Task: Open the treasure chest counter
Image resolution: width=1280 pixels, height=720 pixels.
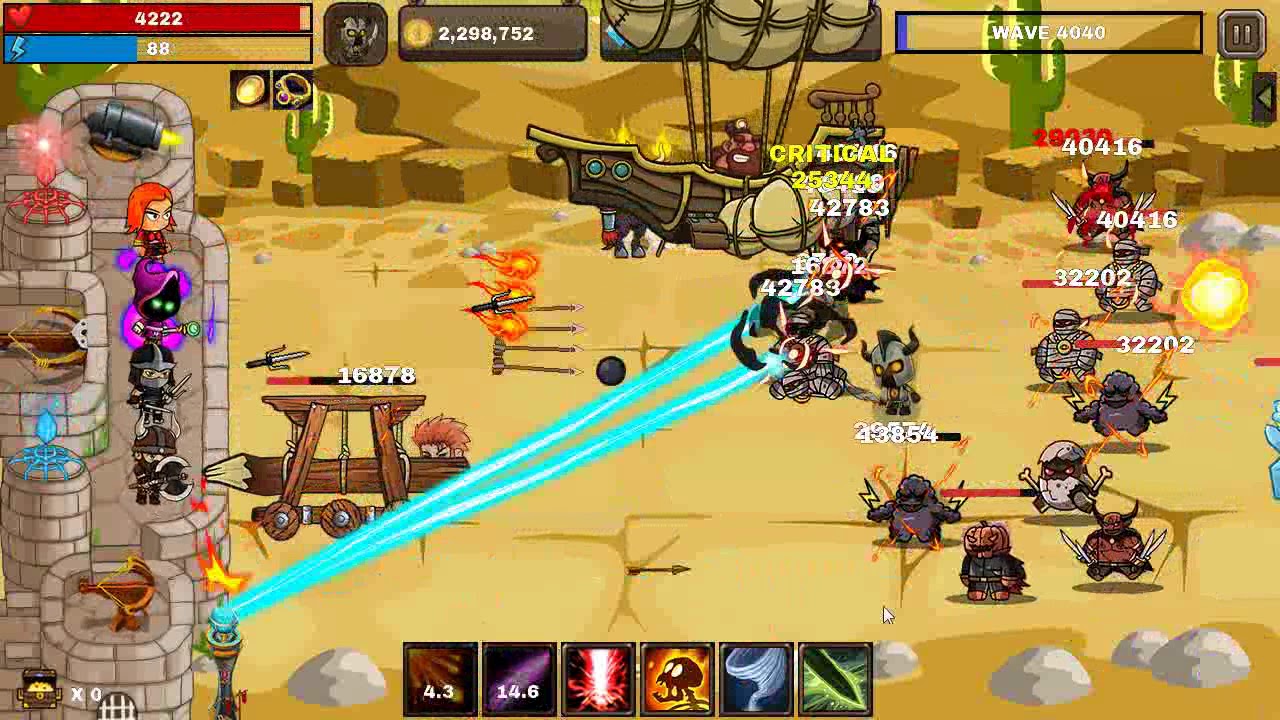Action: tap(40, 689)
